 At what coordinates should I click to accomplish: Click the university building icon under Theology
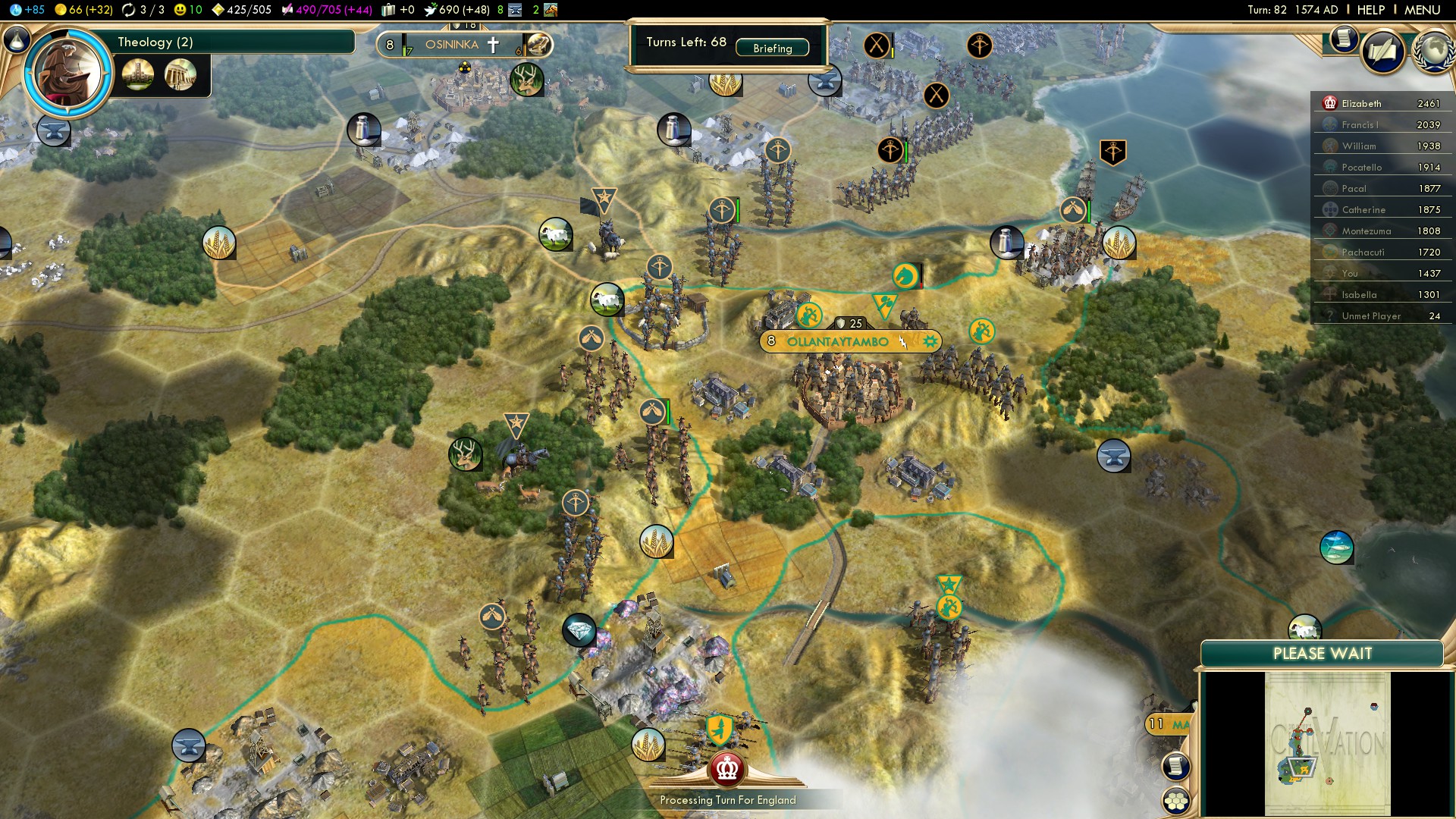tap(138, 74)
